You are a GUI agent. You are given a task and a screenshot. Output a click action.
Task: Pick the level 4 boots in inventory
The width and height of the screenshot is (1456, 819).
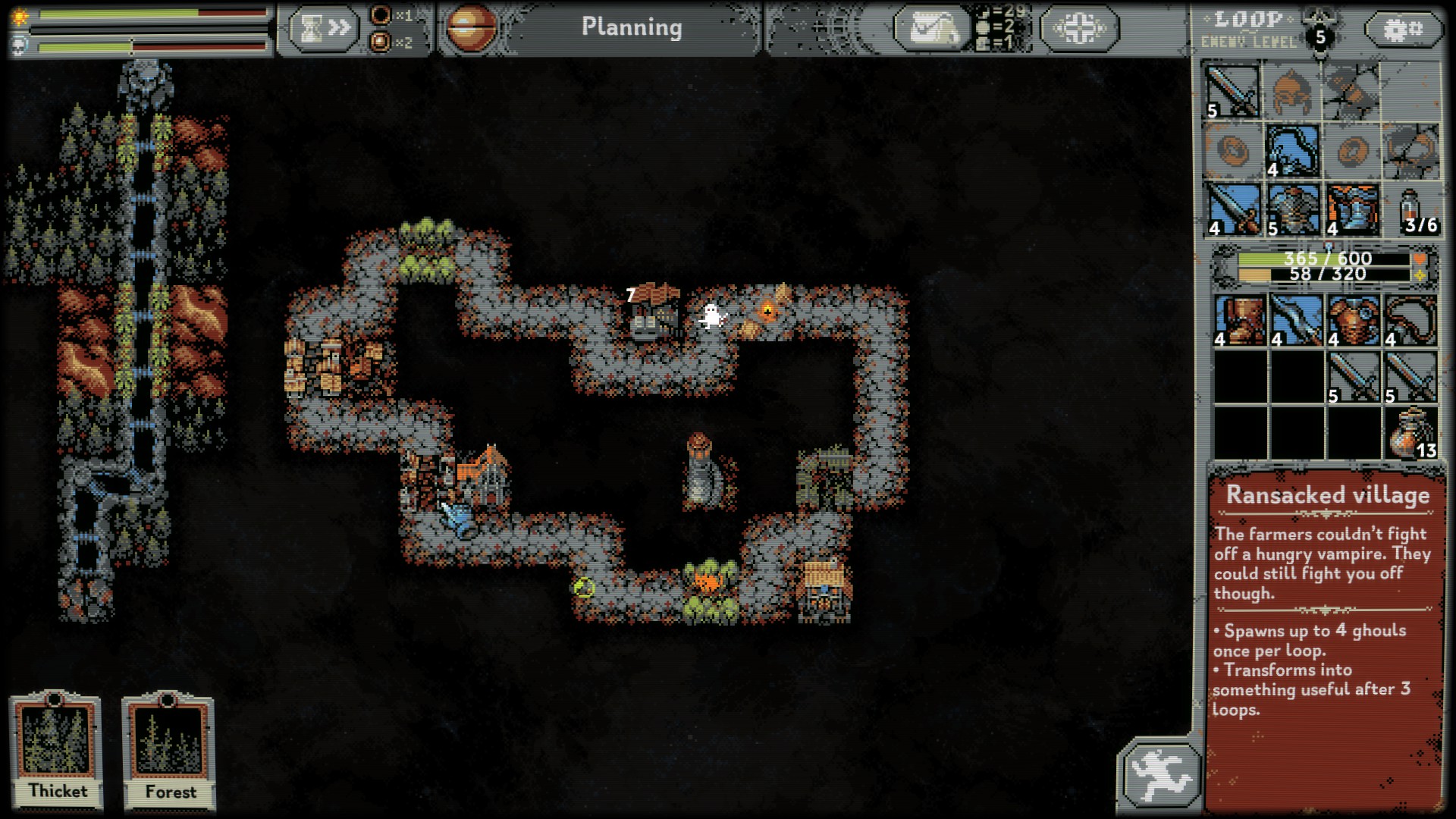1239,321
